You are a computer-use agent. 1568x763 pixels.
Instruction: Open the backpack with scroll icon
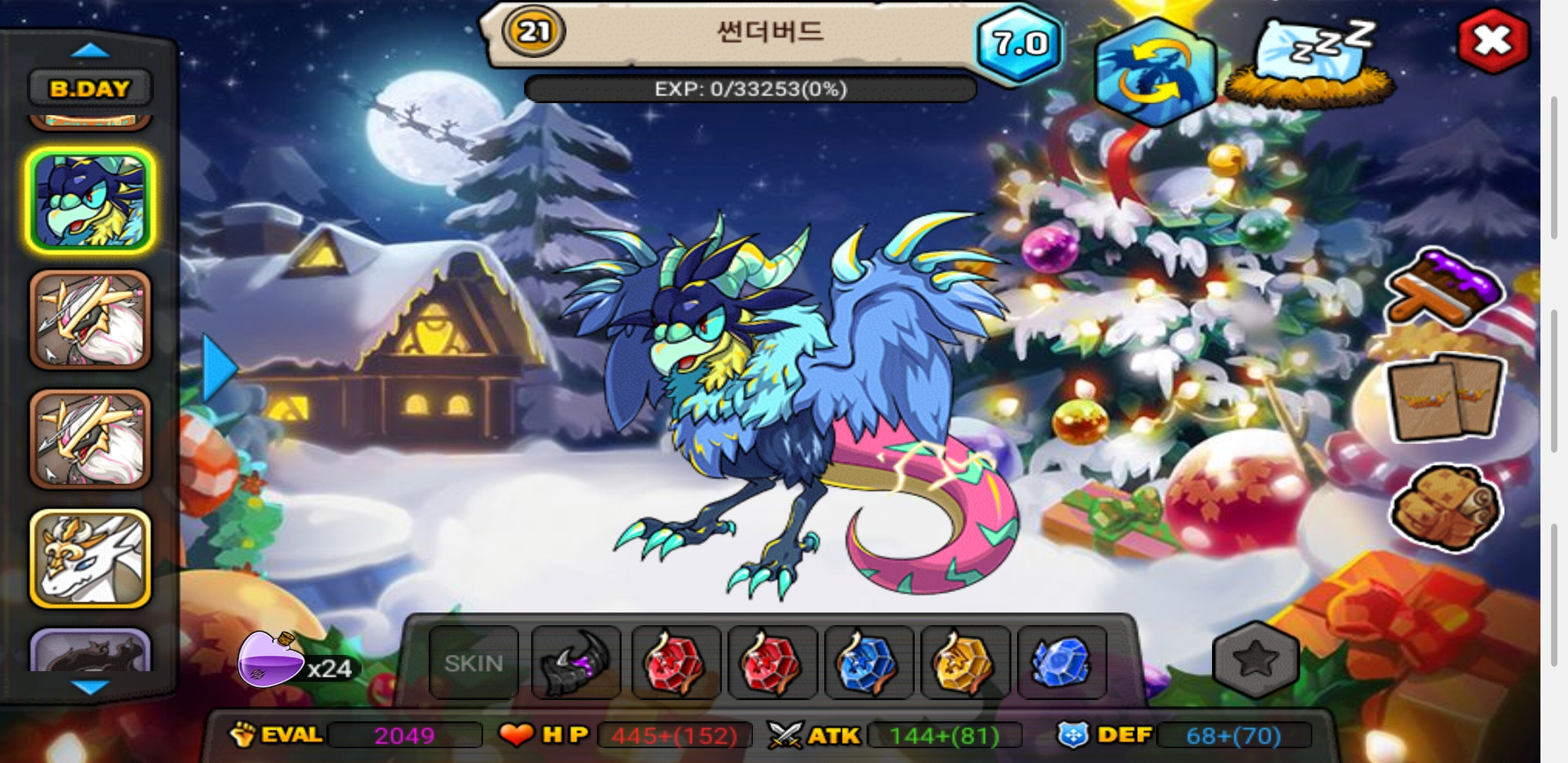coord(1446,507)
